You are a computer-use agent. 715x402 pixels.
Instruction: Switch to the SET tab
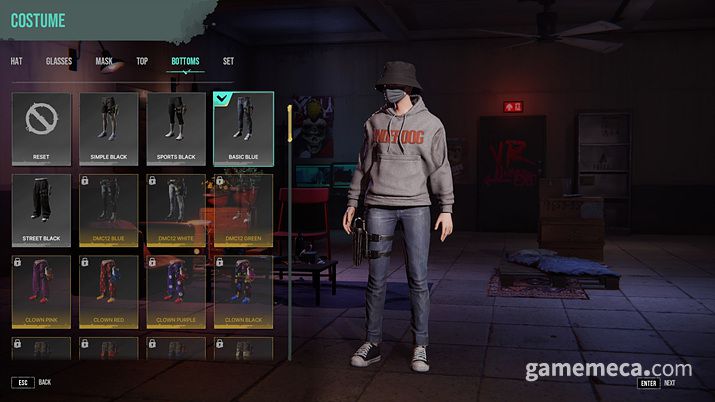228,61
